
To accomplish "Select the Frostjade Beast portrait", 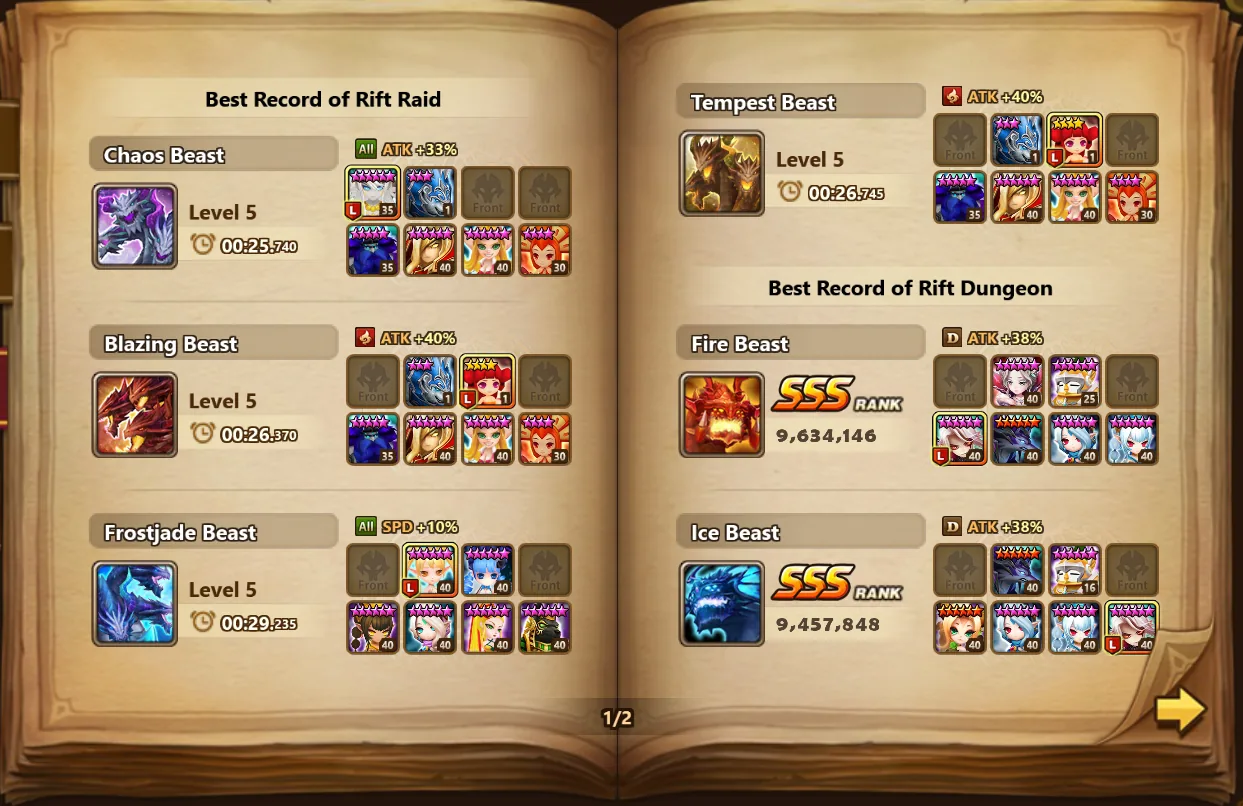I will point(135,603).
